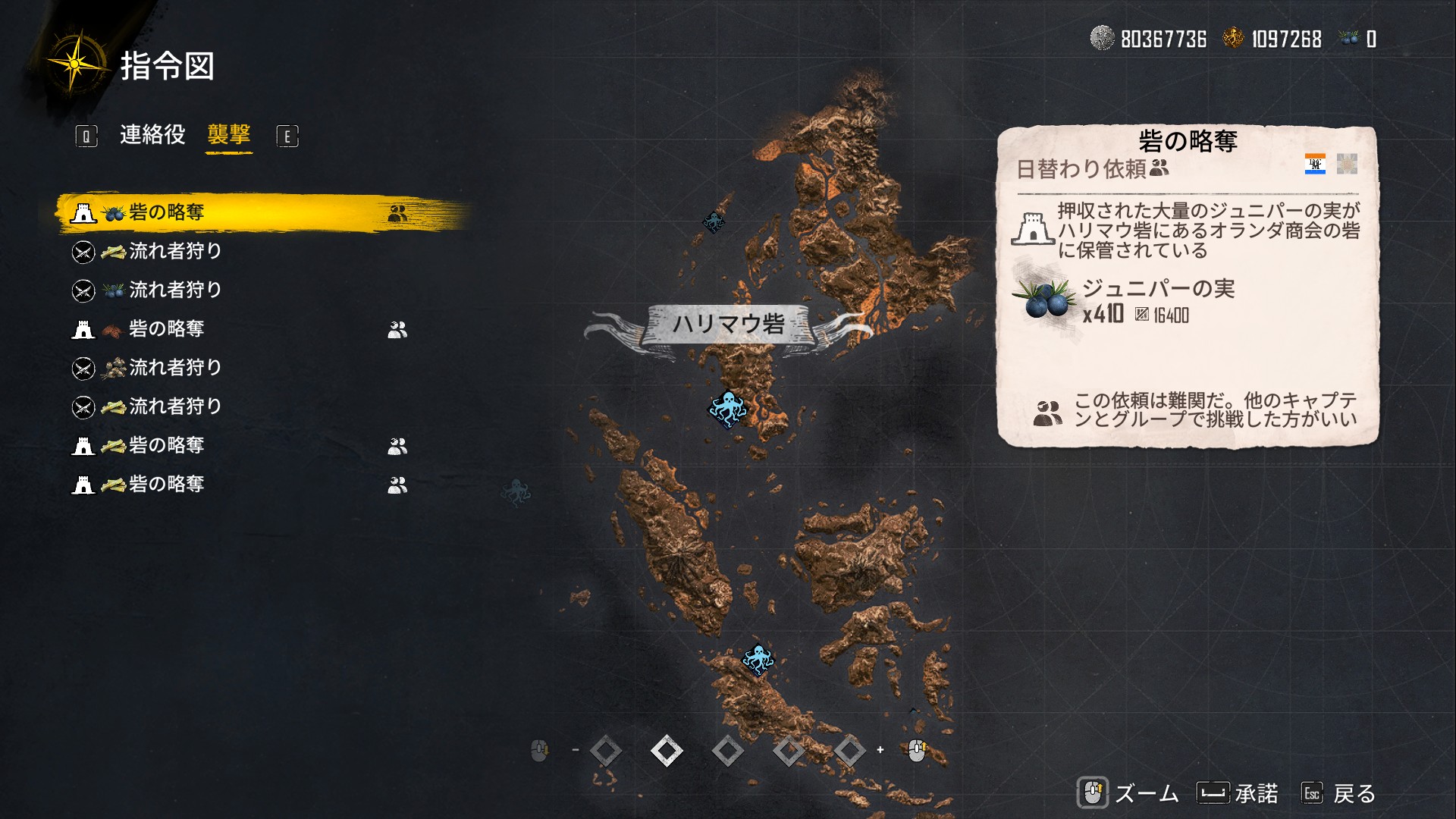
Task: Accept the contract via 承諾
Action: tap(1238, 793)
